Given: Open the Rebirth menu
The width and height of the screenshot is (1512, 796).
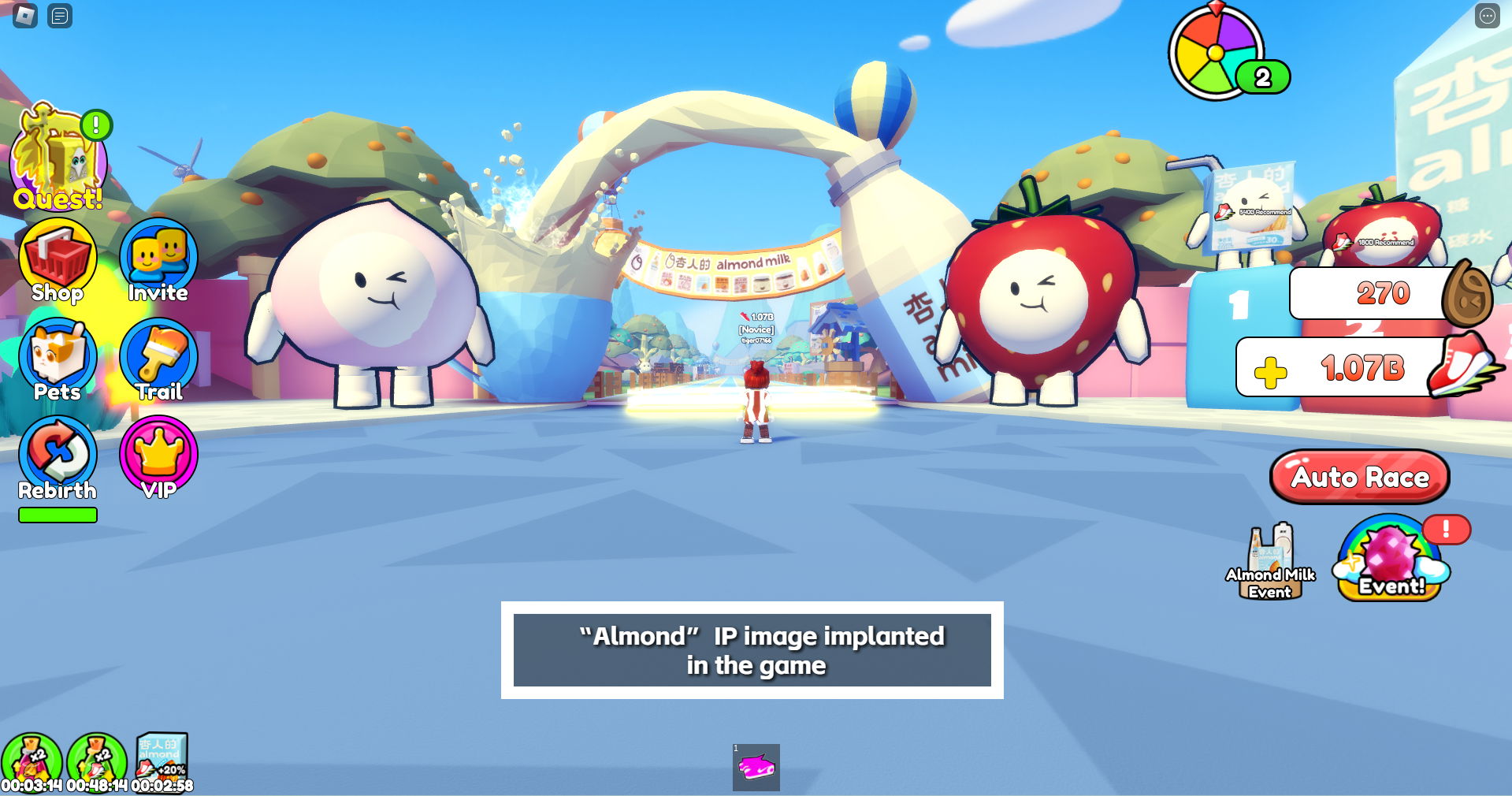Looking at the screenshot, I should click(x=58, y=459).
